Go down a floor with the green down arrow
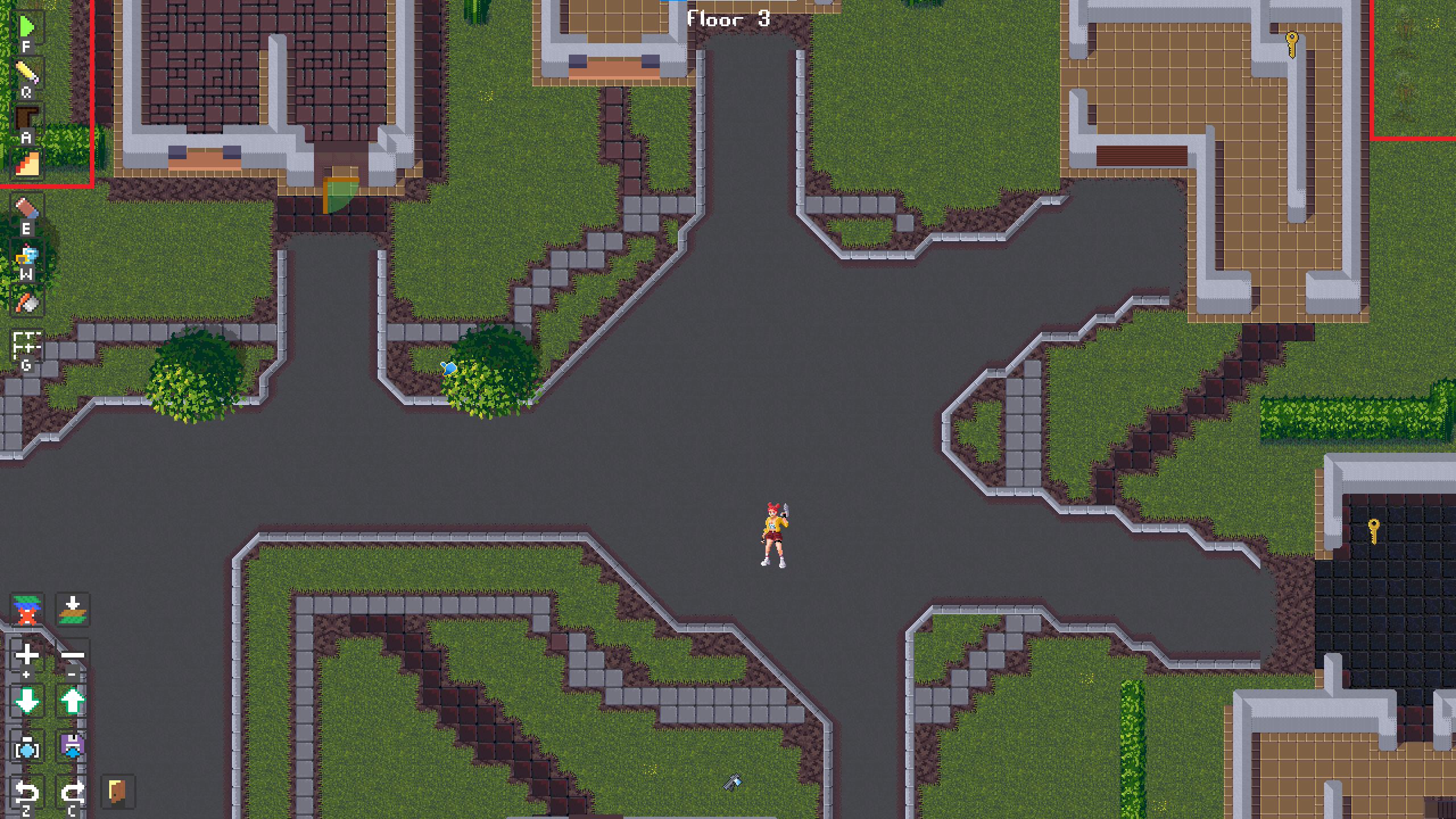This screenshot has width=1456, height=819. [26, 700]
